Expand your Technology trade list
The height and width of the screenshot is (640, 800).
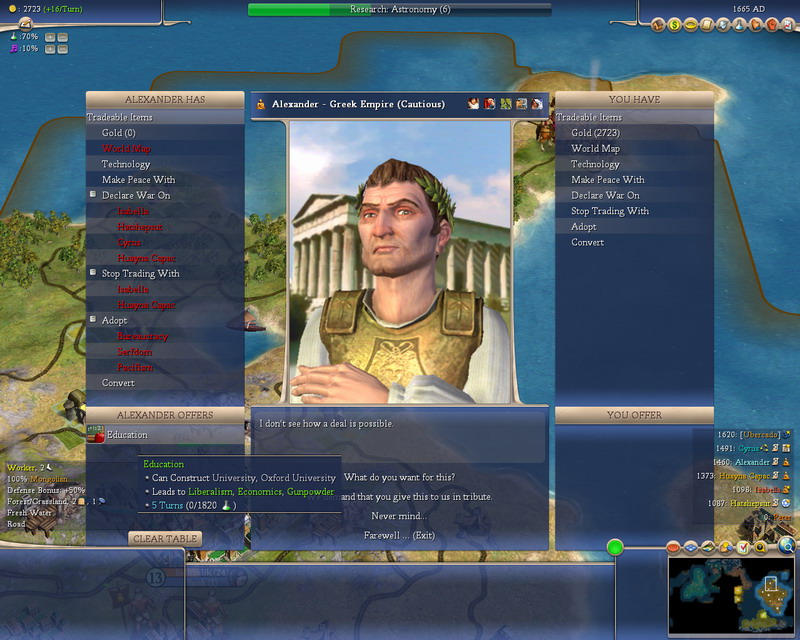[595, 164]
